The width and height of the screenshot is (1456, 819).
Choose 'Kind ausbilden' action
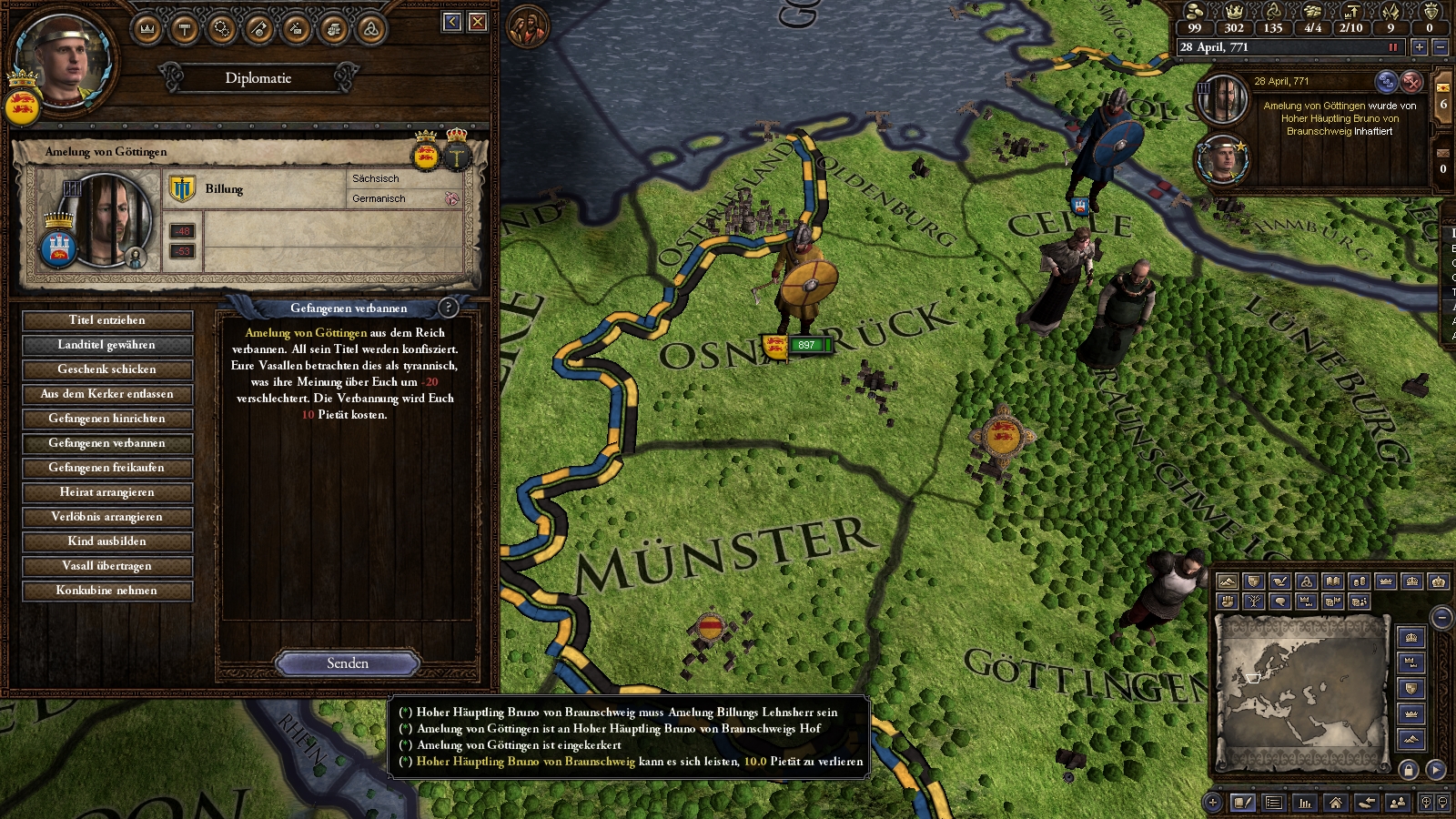point(107,541)
